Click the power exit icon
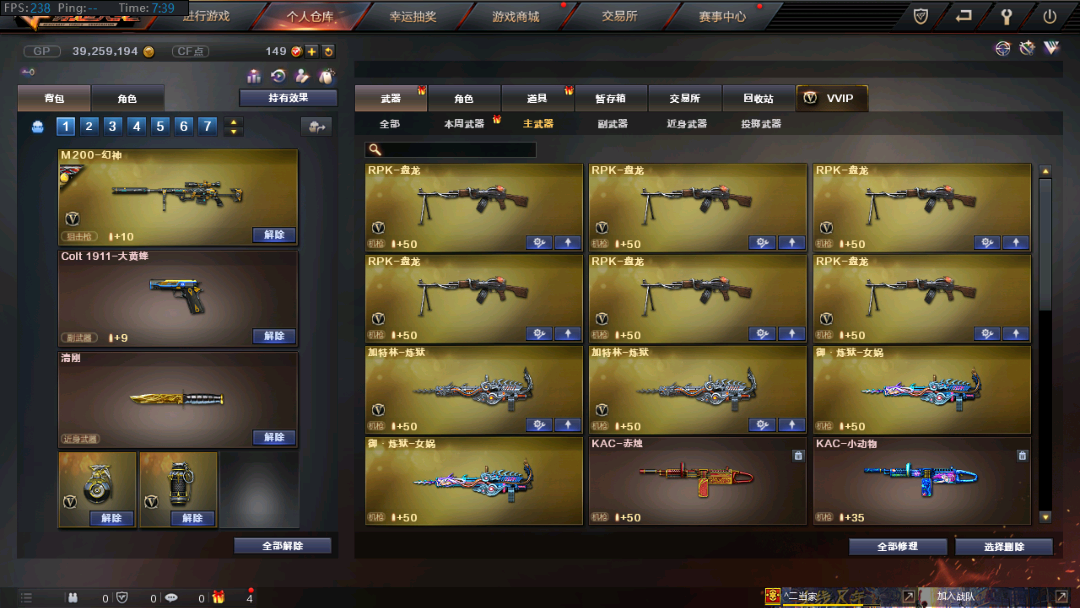The width and height of the screenshot is (1080, 608). pyautogui.click(x=1050, y=16)
